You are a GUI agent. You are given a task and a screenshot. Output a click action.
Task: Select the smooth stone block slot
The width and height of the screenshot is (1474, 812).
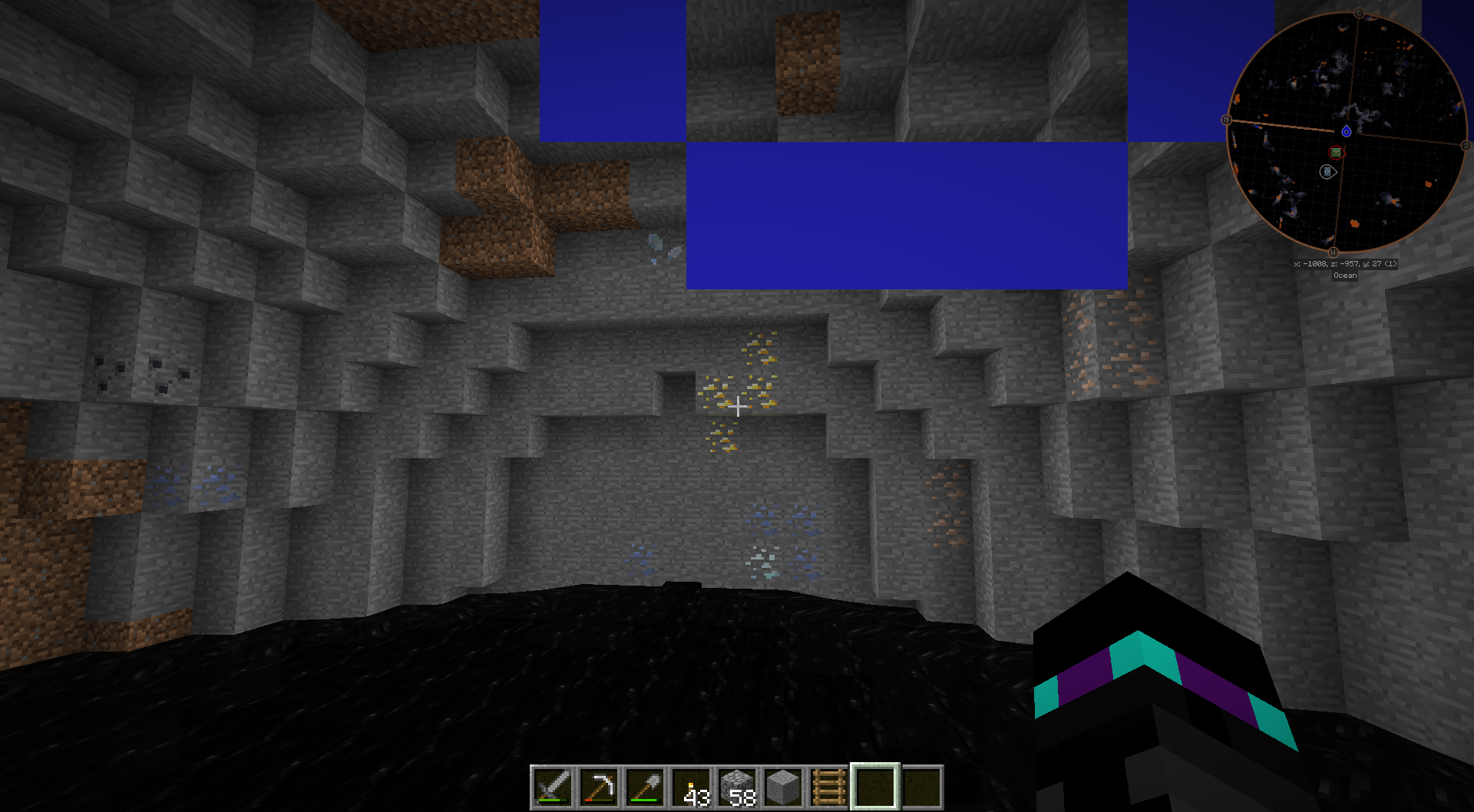tap(783, 787)
